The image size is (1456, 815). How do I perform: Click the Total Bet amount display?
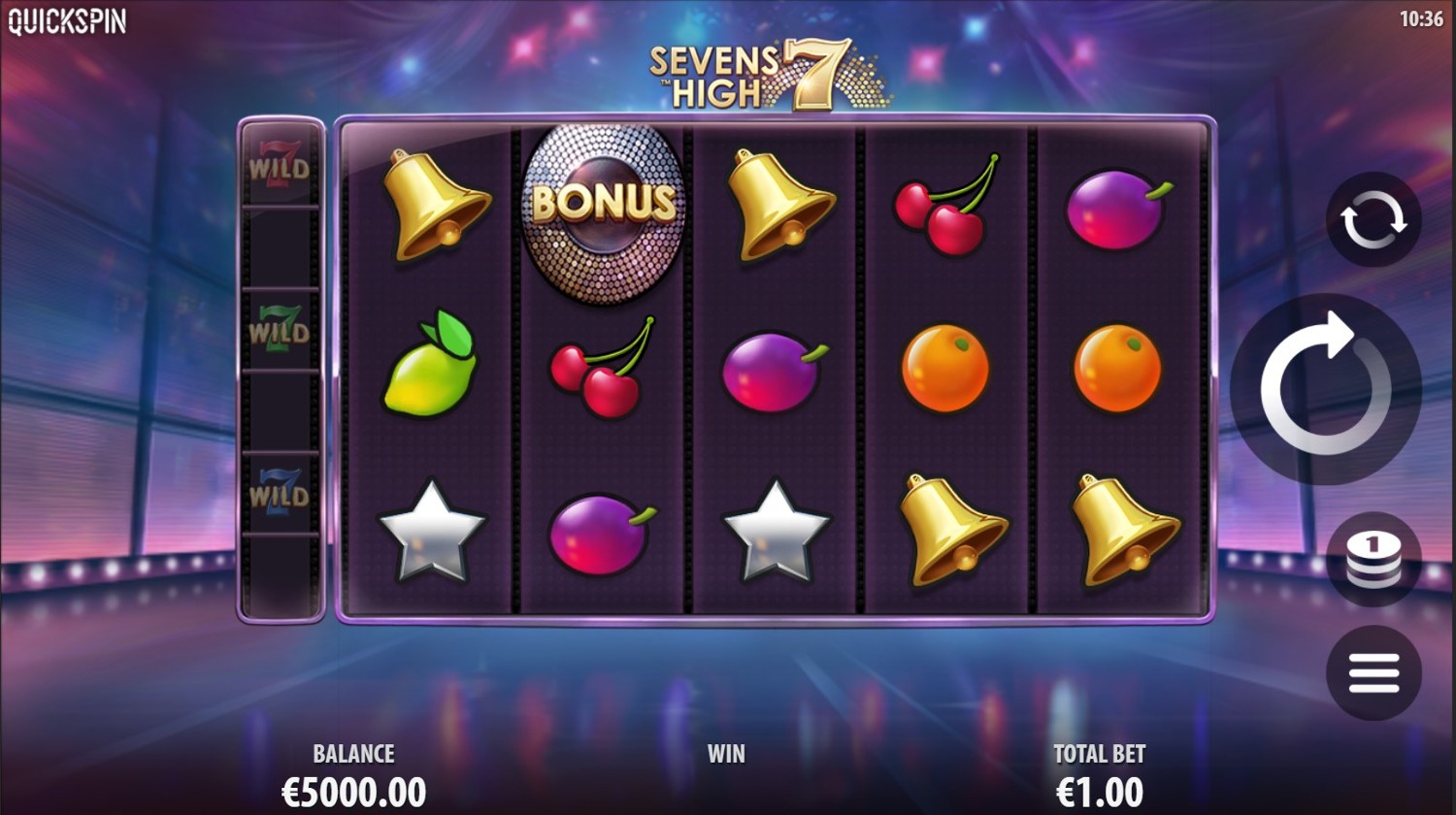[x=1099, y=791]
